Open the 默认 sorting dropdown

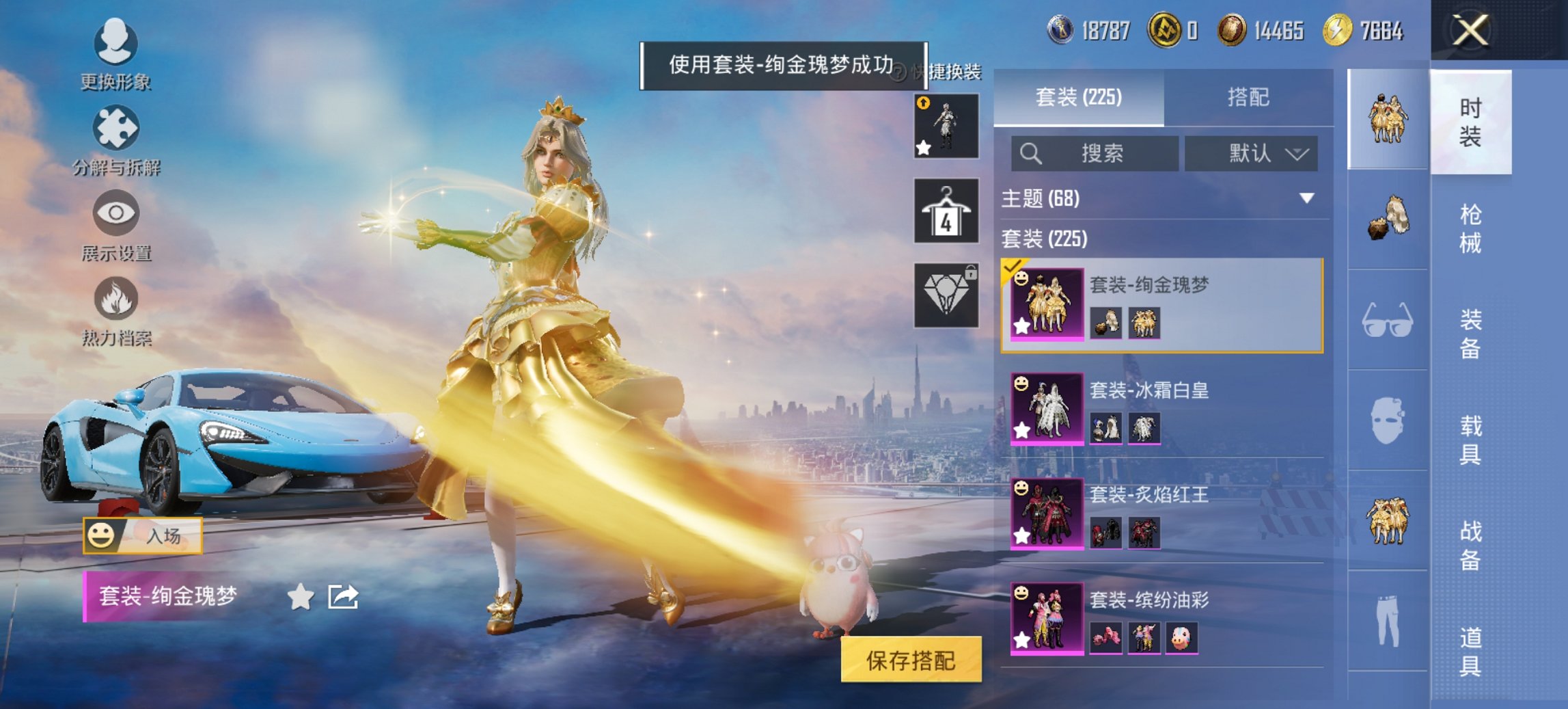point(1252,154)
